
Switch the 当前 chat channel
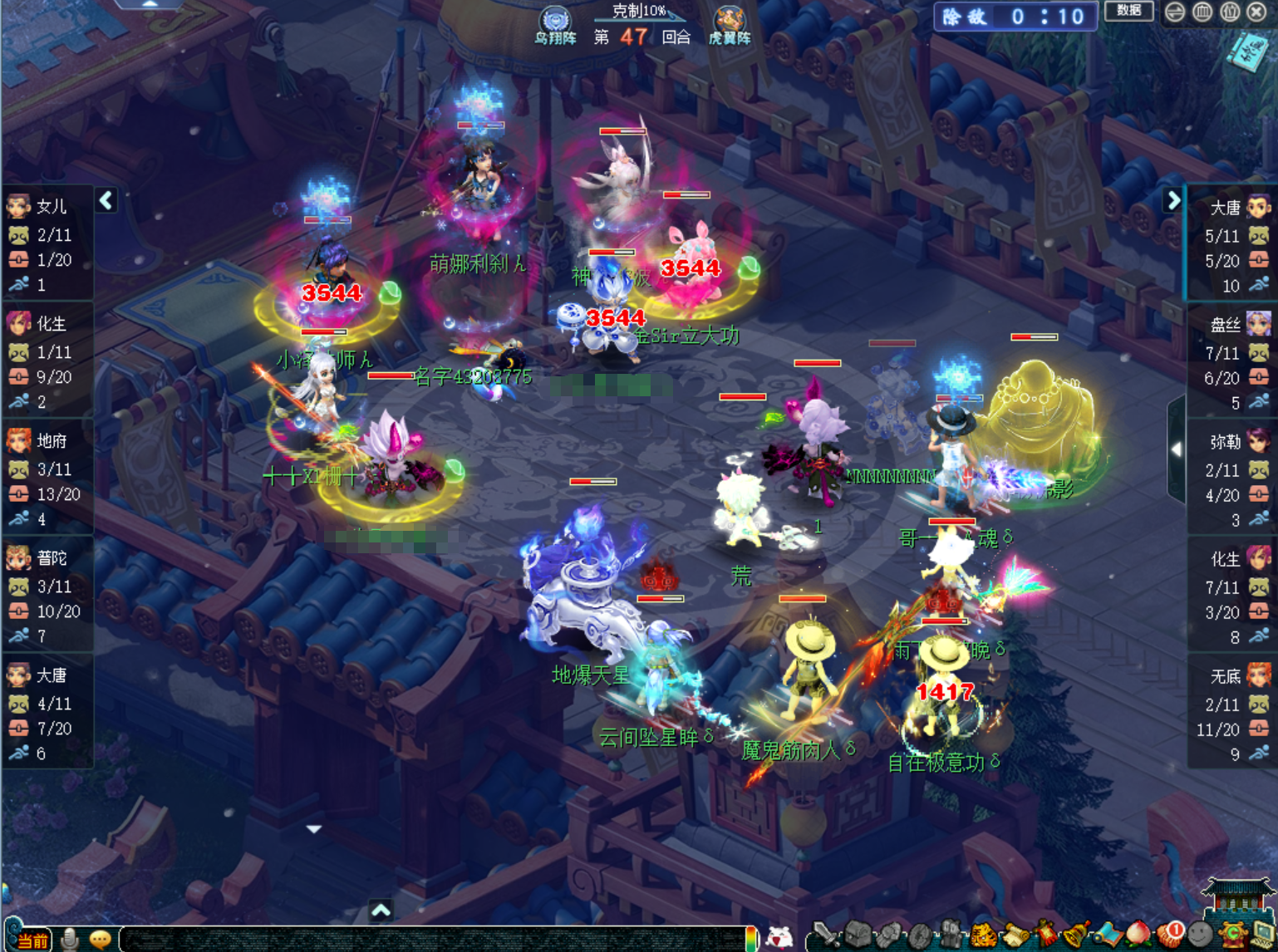[32, 940]
